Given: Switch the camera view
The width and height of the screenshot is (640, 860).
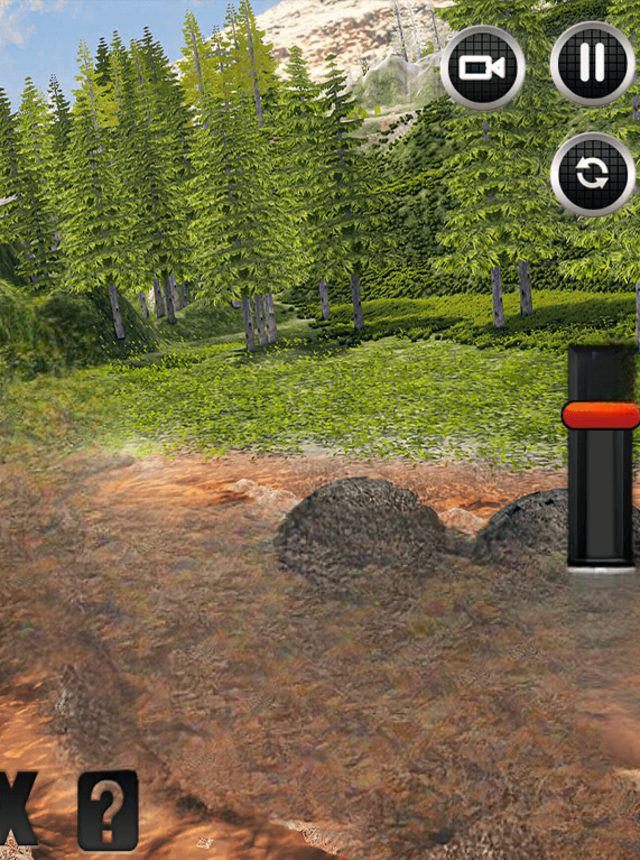Looking at the screenshot, I should point(482,67).
